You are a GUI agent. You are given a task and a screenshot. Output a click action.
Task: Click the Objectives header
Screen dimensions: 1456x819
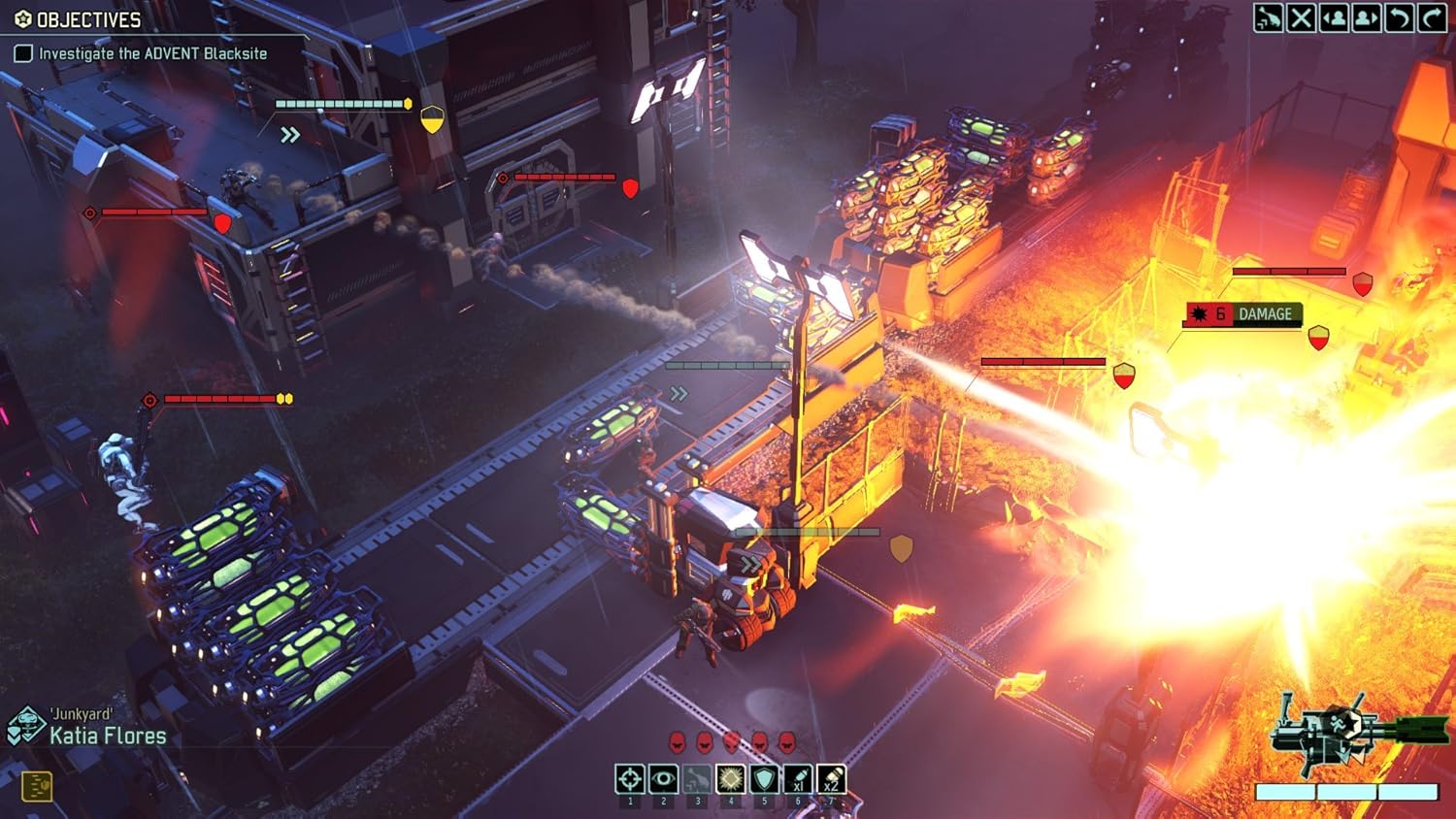[78, 19]
